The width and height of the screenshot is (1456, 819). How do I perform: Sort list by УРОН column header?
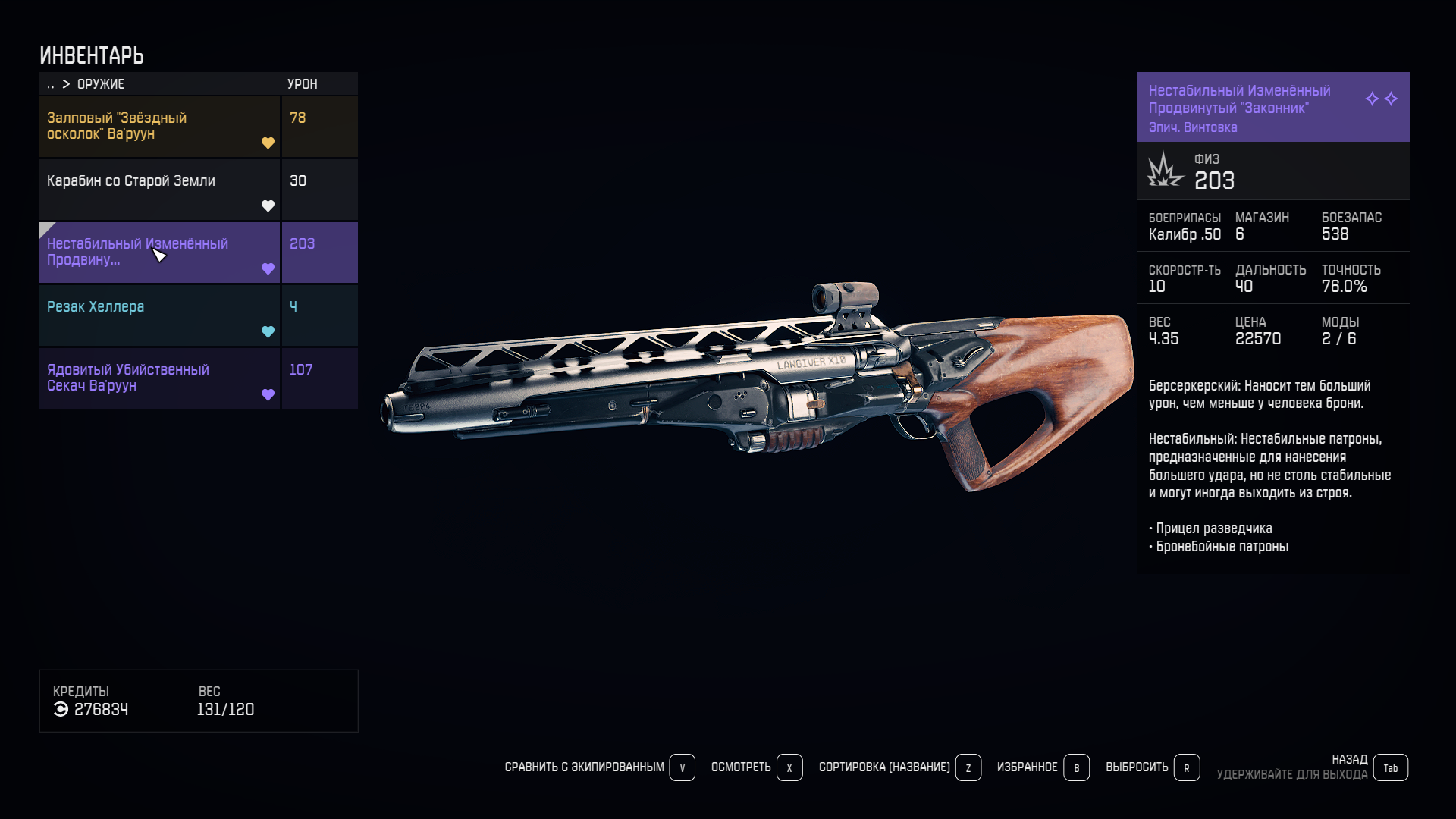[303, 84]
